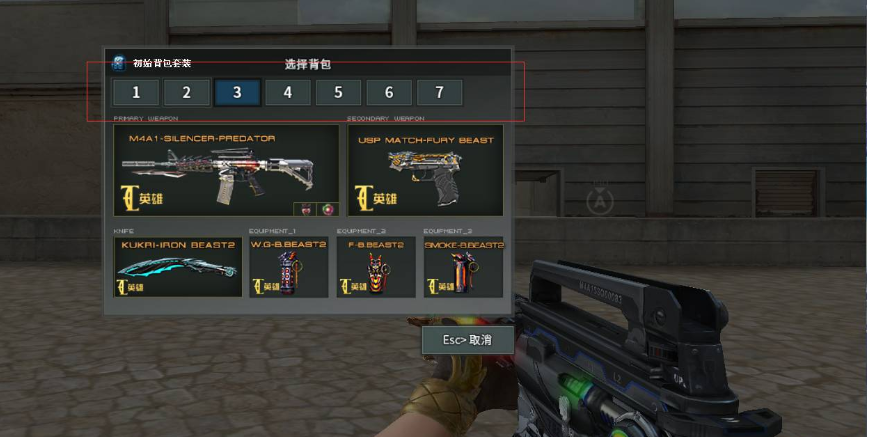The height and width of the screenshot is (437, 869).
Task: Cancel with the Esc> 取消 button
Action: pyautogui.click(x=468, y=340)
